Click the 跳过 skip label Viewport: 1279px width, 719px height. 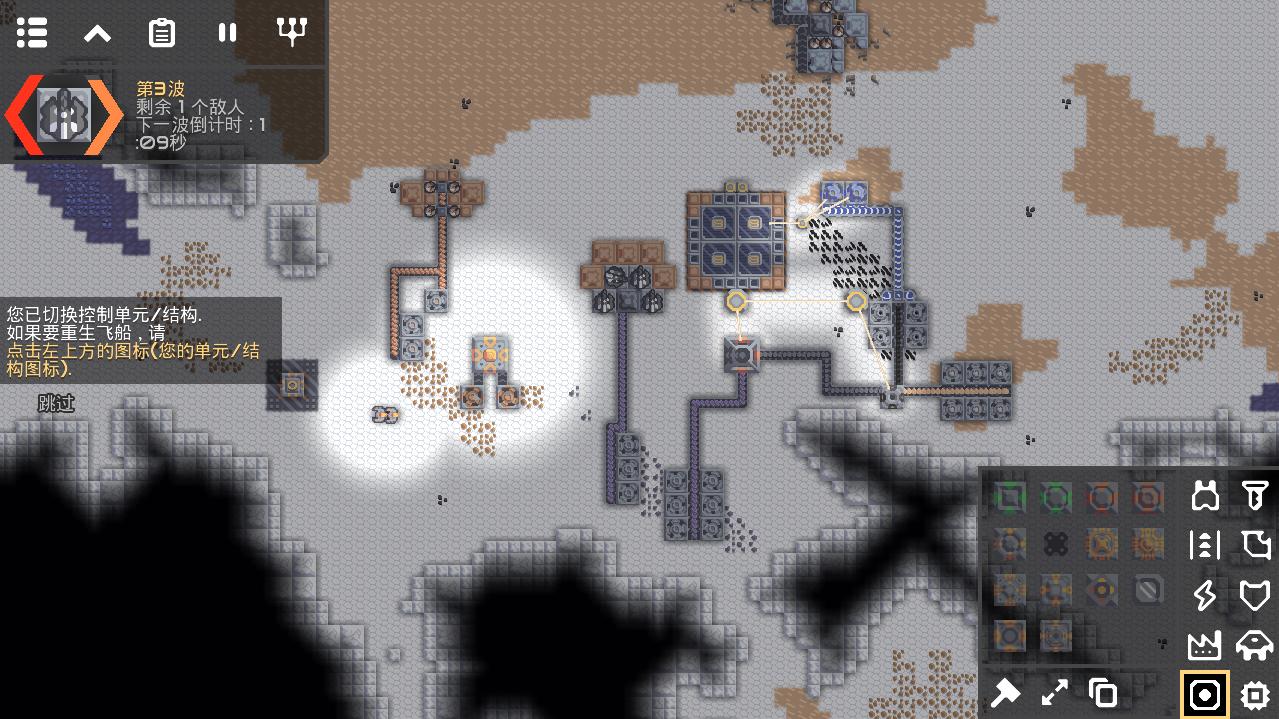coord(56,403)
